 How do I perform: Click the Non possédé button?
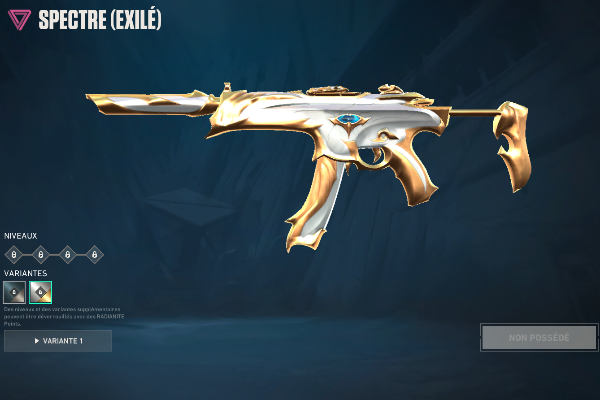[538, 337]
